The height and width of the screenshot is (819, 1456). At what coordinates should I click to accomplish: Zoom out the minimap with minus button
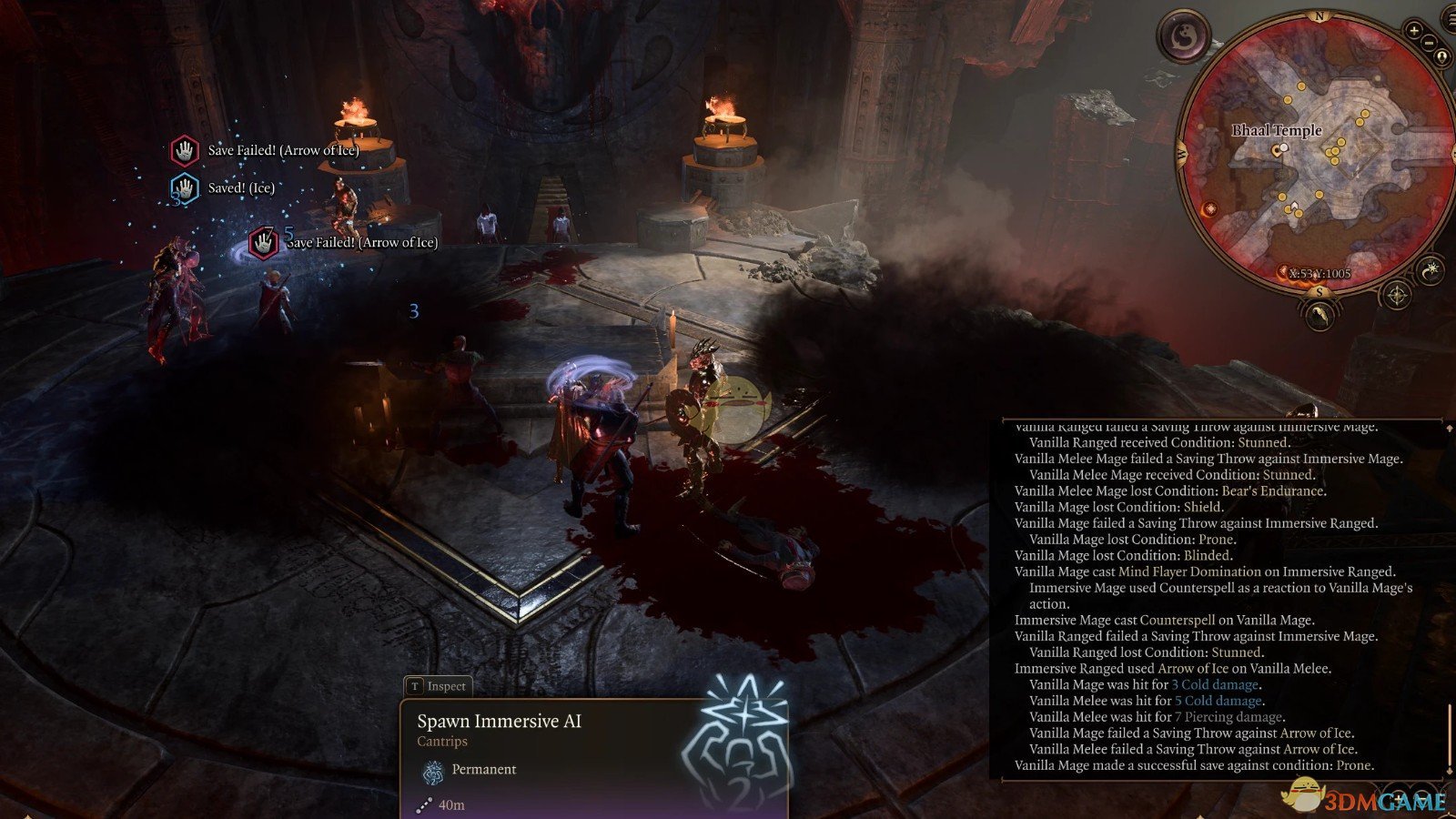coord(1429,42)
